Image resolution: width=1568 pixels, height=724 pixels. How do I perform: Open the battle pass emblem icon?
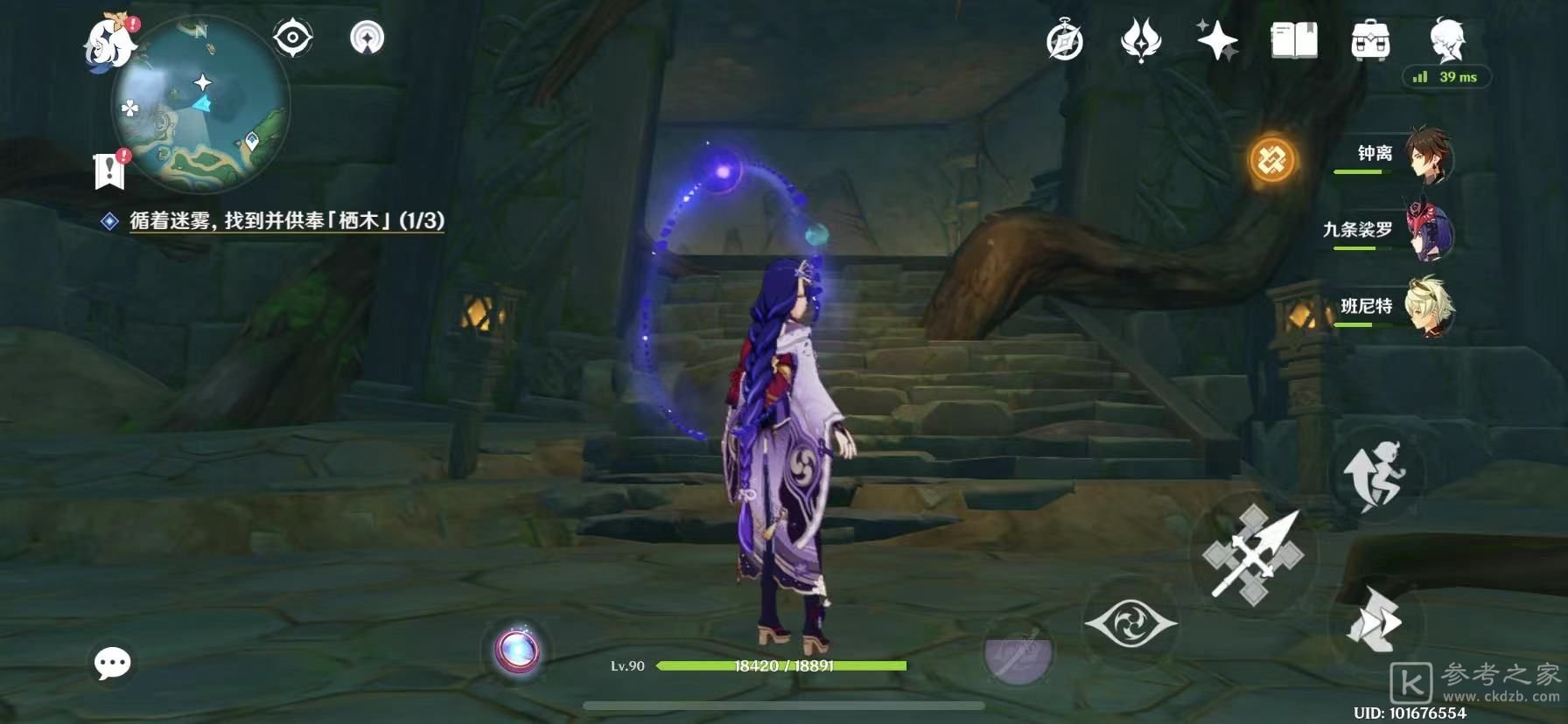pyautogui.click(x=1140, y=41)
